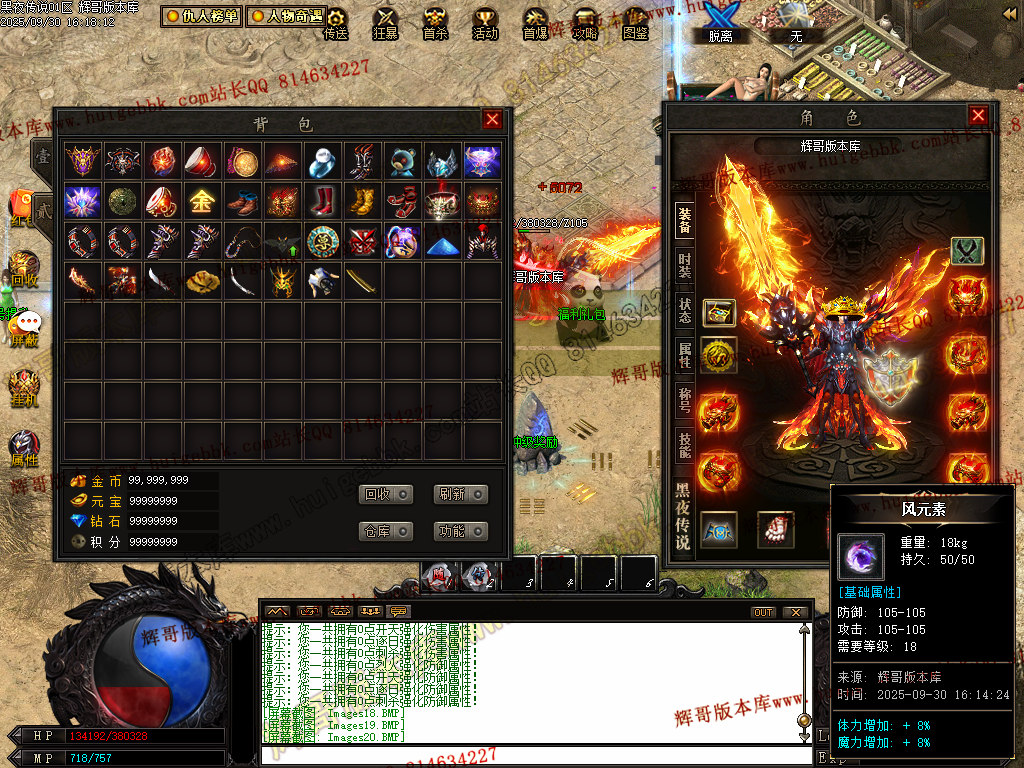Activate the 狂暴 berserk icon
1024x768 pixels.
pyautogui.click(x=385, y=24)
